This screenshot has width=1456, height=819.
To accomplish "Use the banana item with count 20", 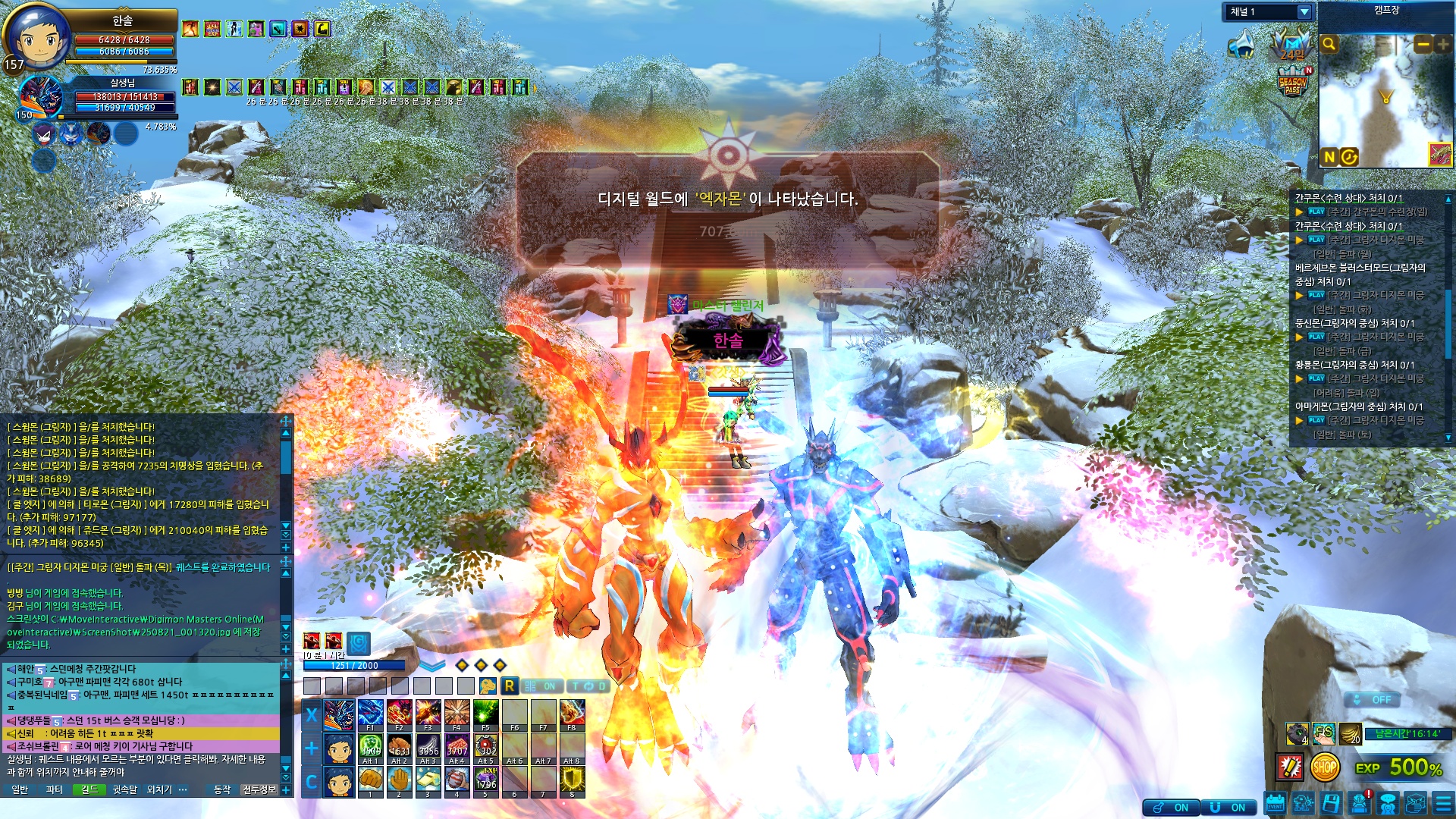I will pyautogui.click(x=1351, y=734).
